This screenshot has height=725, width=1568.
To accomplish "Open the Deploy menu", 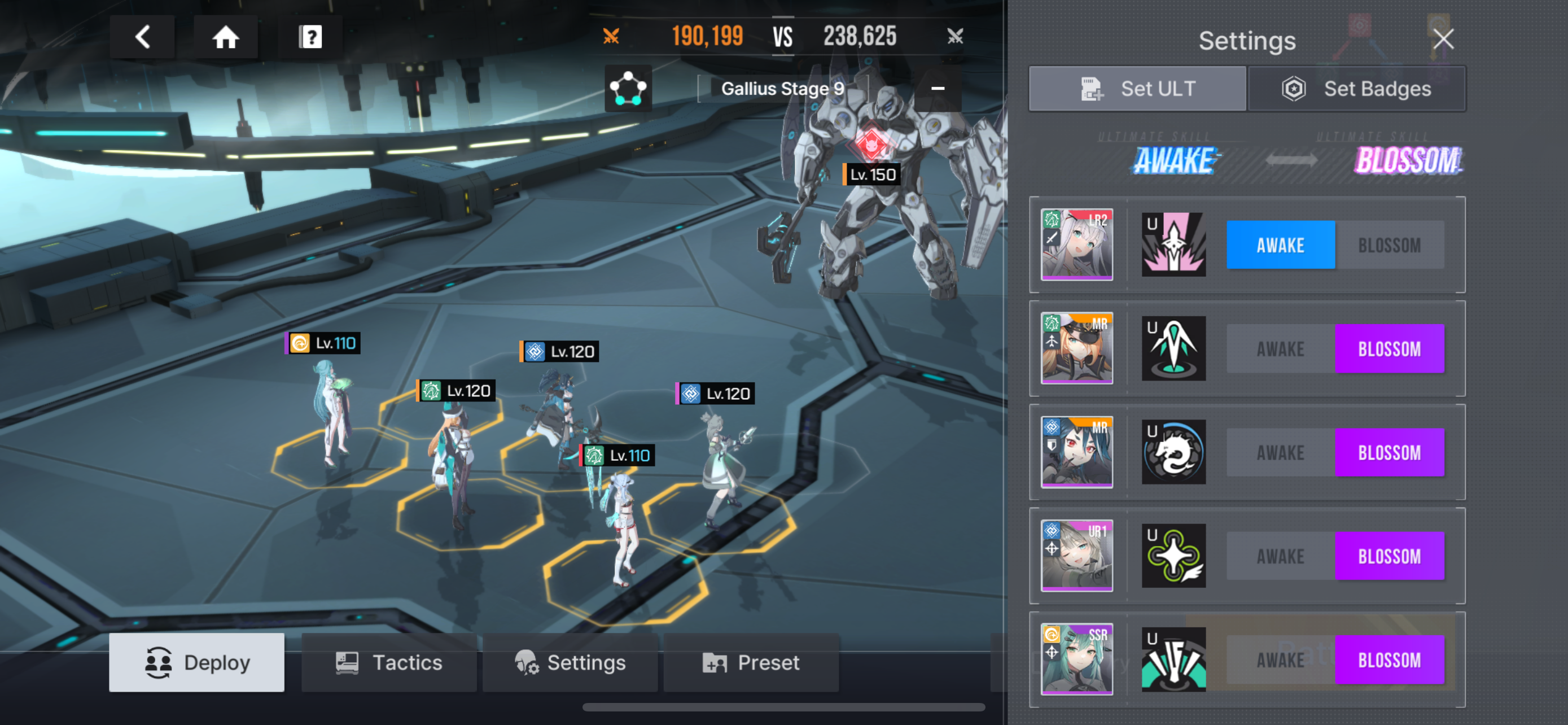I will [x=196, y=662].
